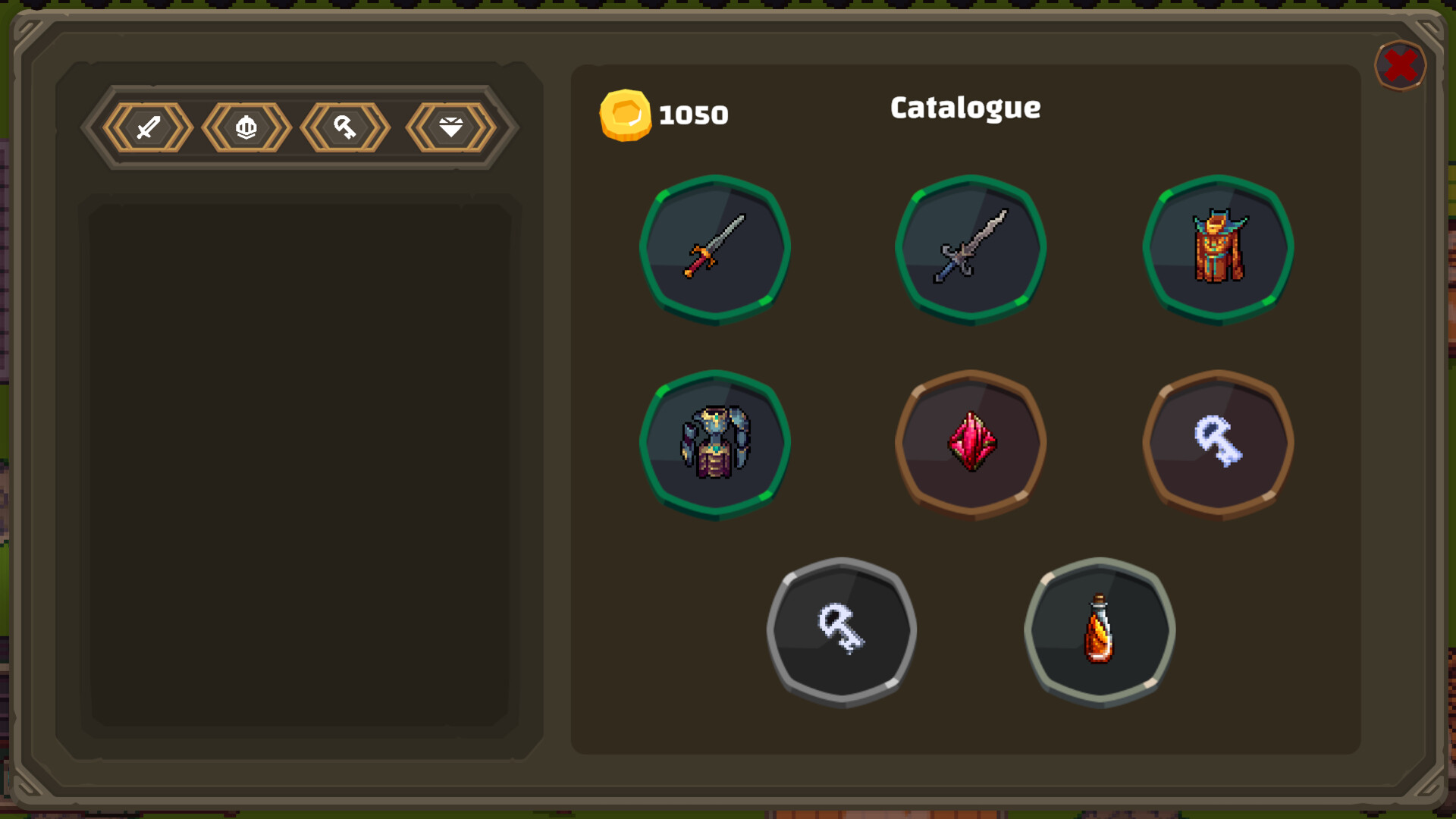1456x819 pixels.
Task: Click the 1050 coin balance display
Action: click(692, 115)
